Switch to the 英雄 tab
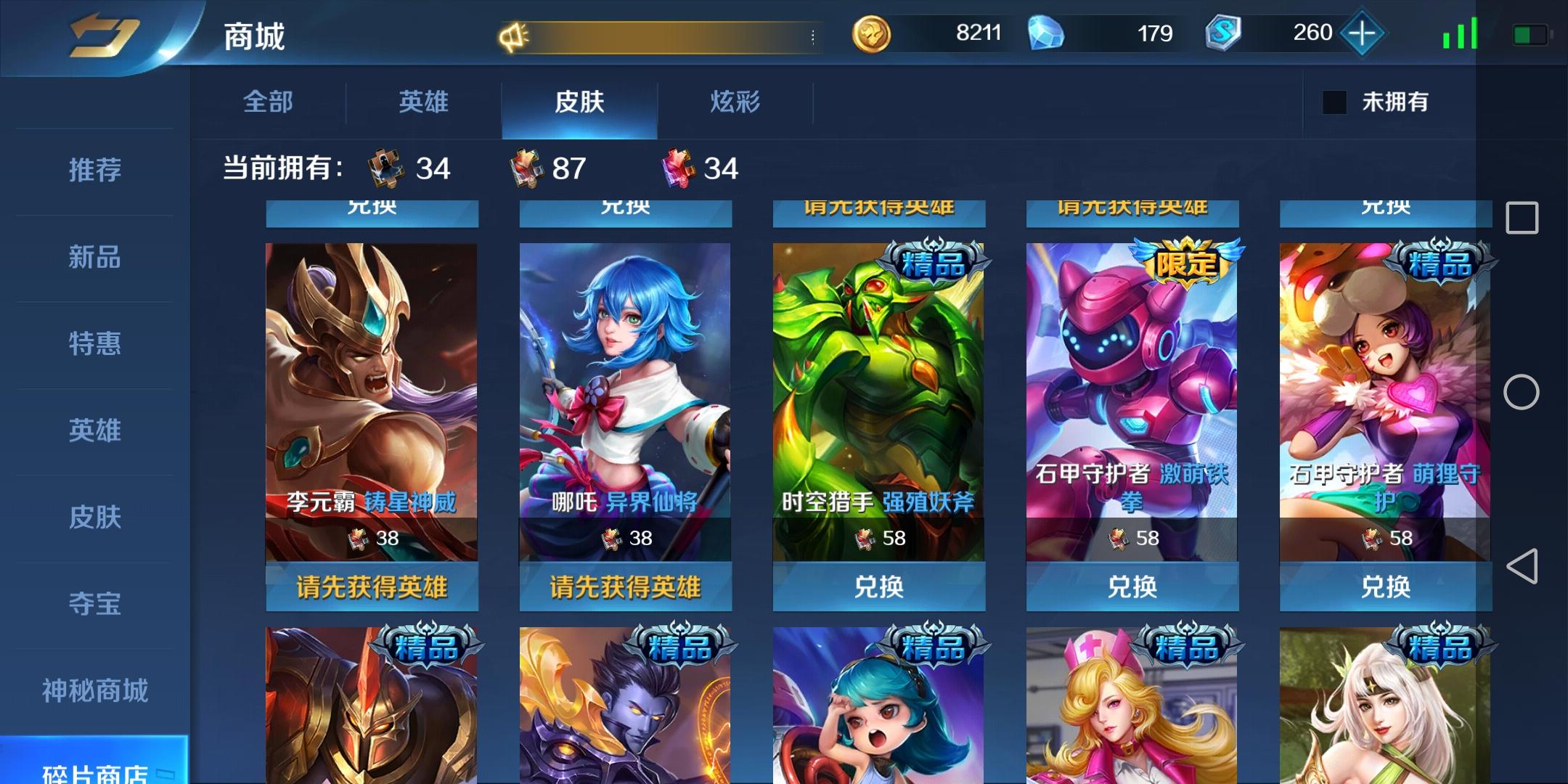Screen dimensions: 1568x784 point(422,103)
